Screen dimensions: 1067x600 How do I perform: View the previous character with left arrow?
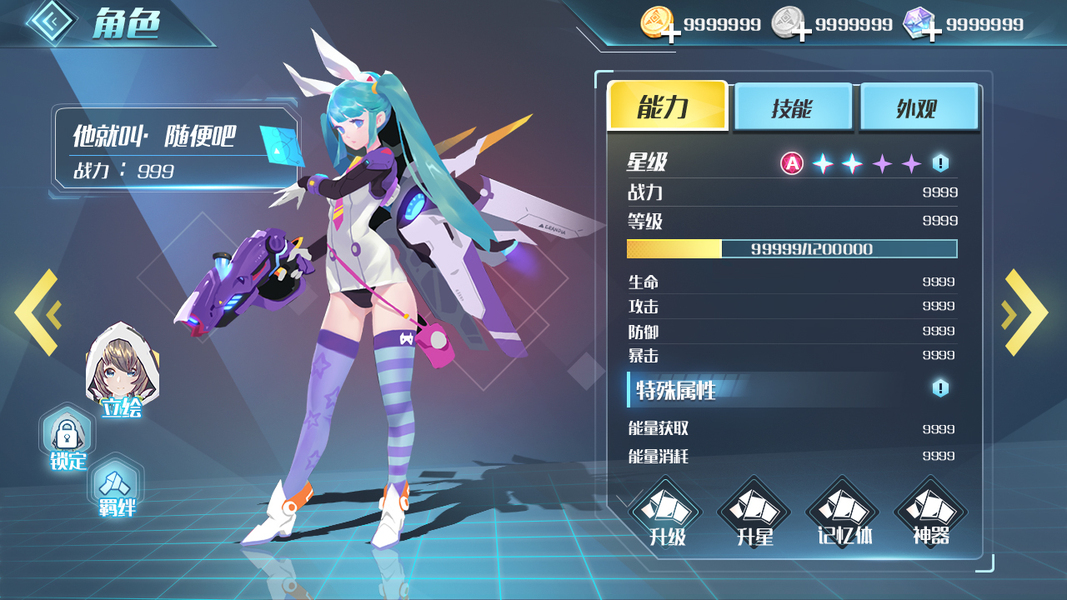coord(36,312)
